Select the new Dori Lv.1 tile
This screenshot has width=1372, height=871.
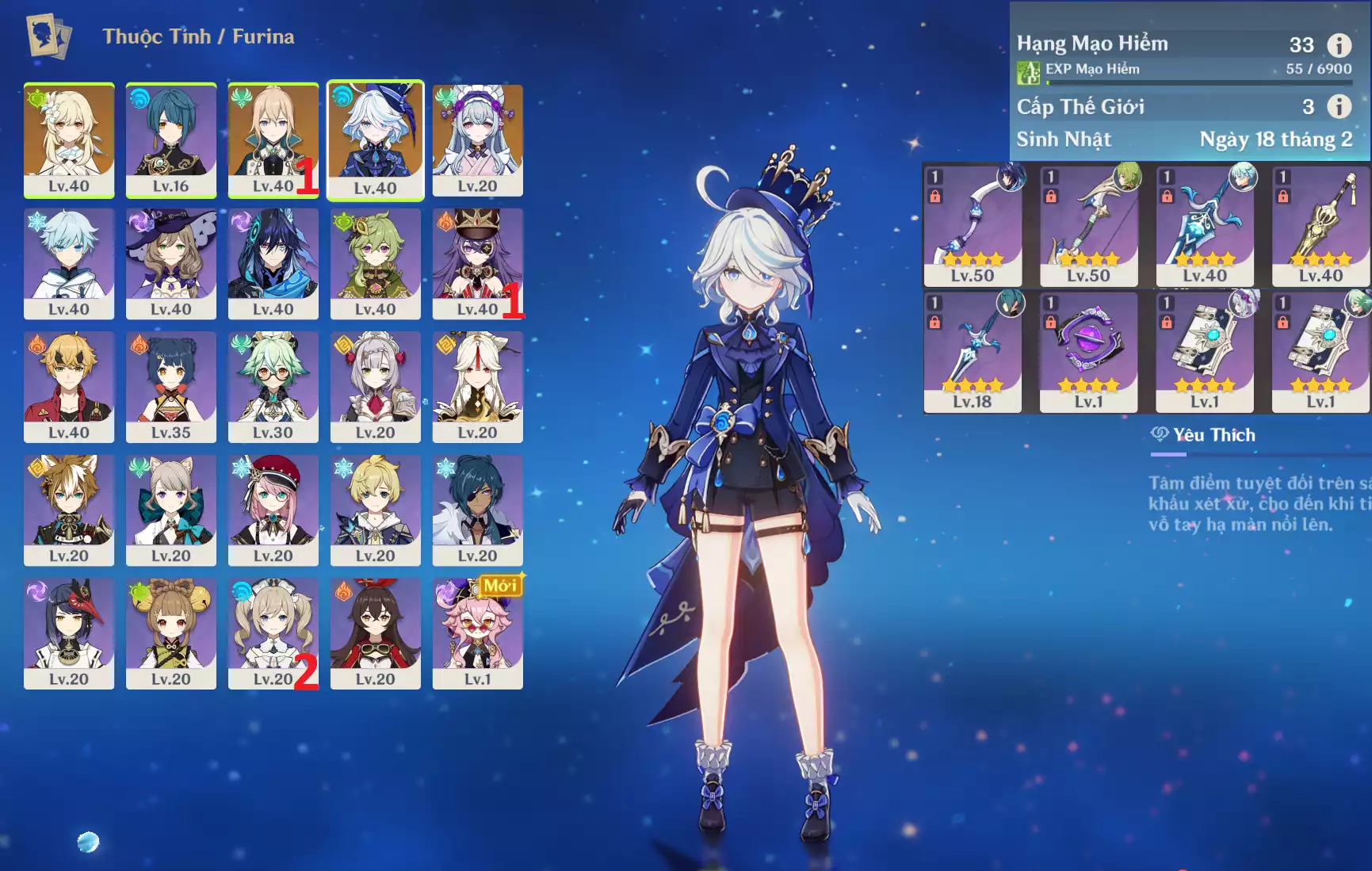click(x=477, y=632)
